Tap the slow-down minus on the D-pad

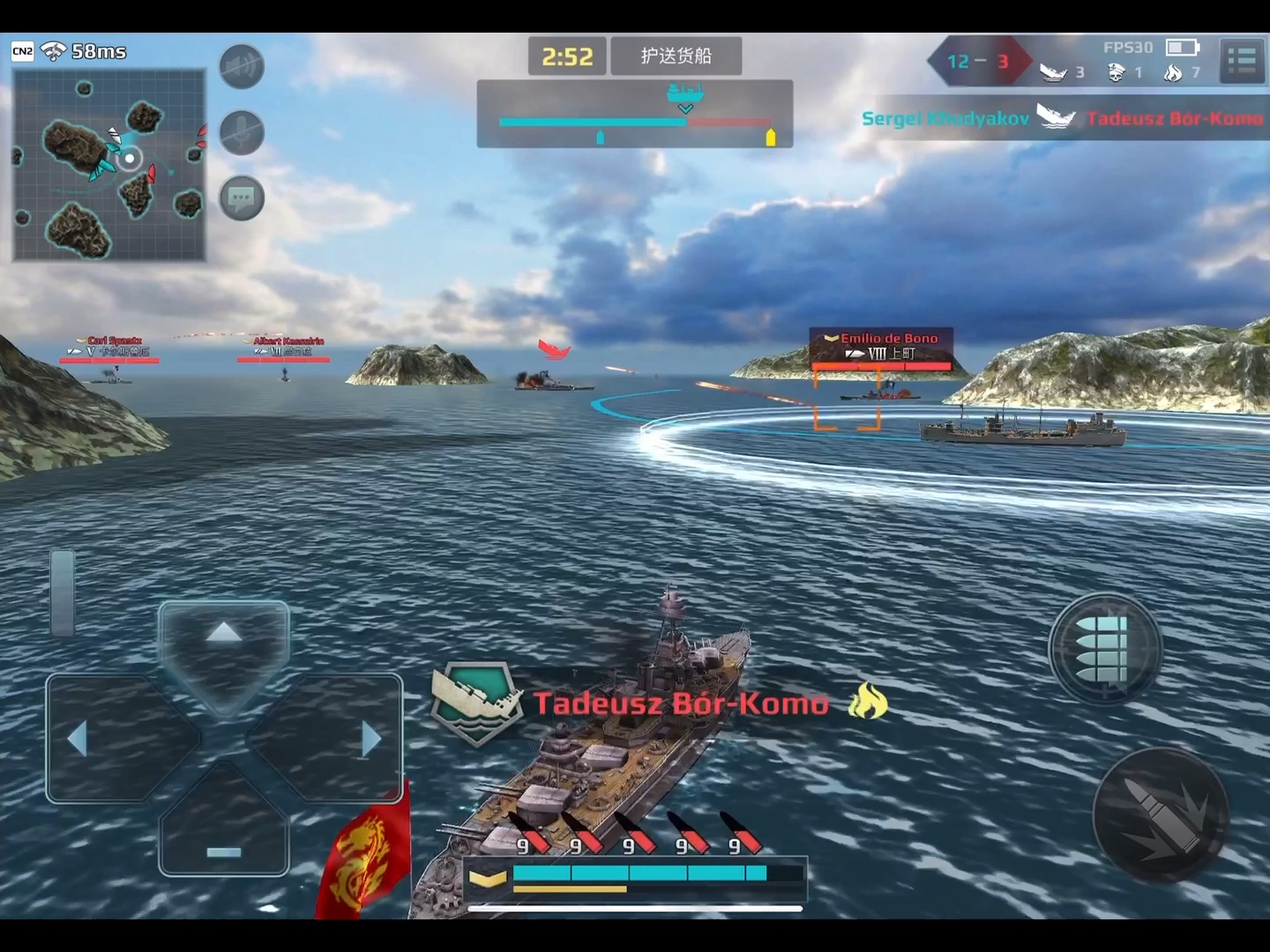click(x=224, y=851)
